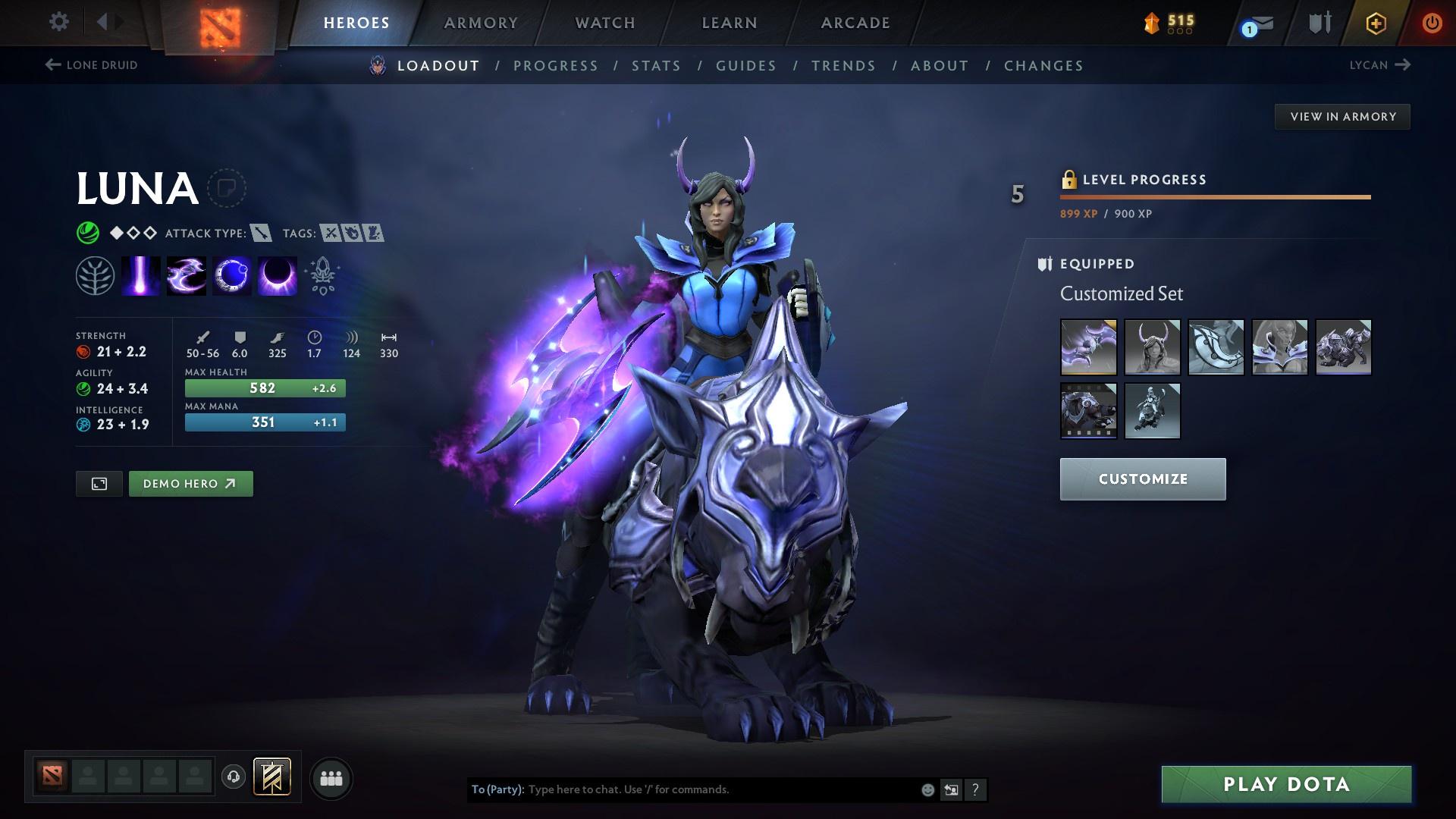1456x819 pixels.
Task: Click the emoticon picker in chat bar
Action: pos(927,789)
